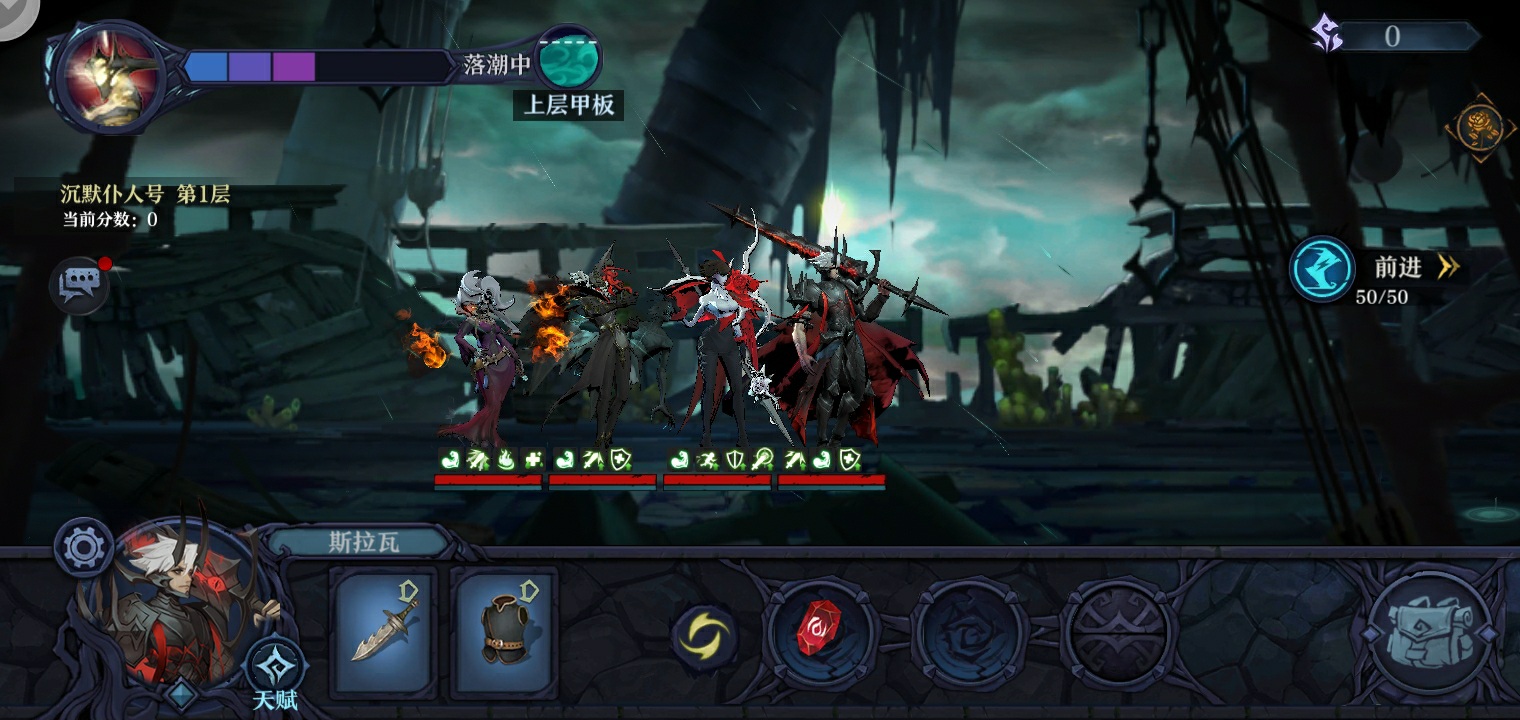The width and height of the screenshot is (1520, 720).
Task: Click the purple currency counter
Action: pyautogui.click(x=1394, y=37)
